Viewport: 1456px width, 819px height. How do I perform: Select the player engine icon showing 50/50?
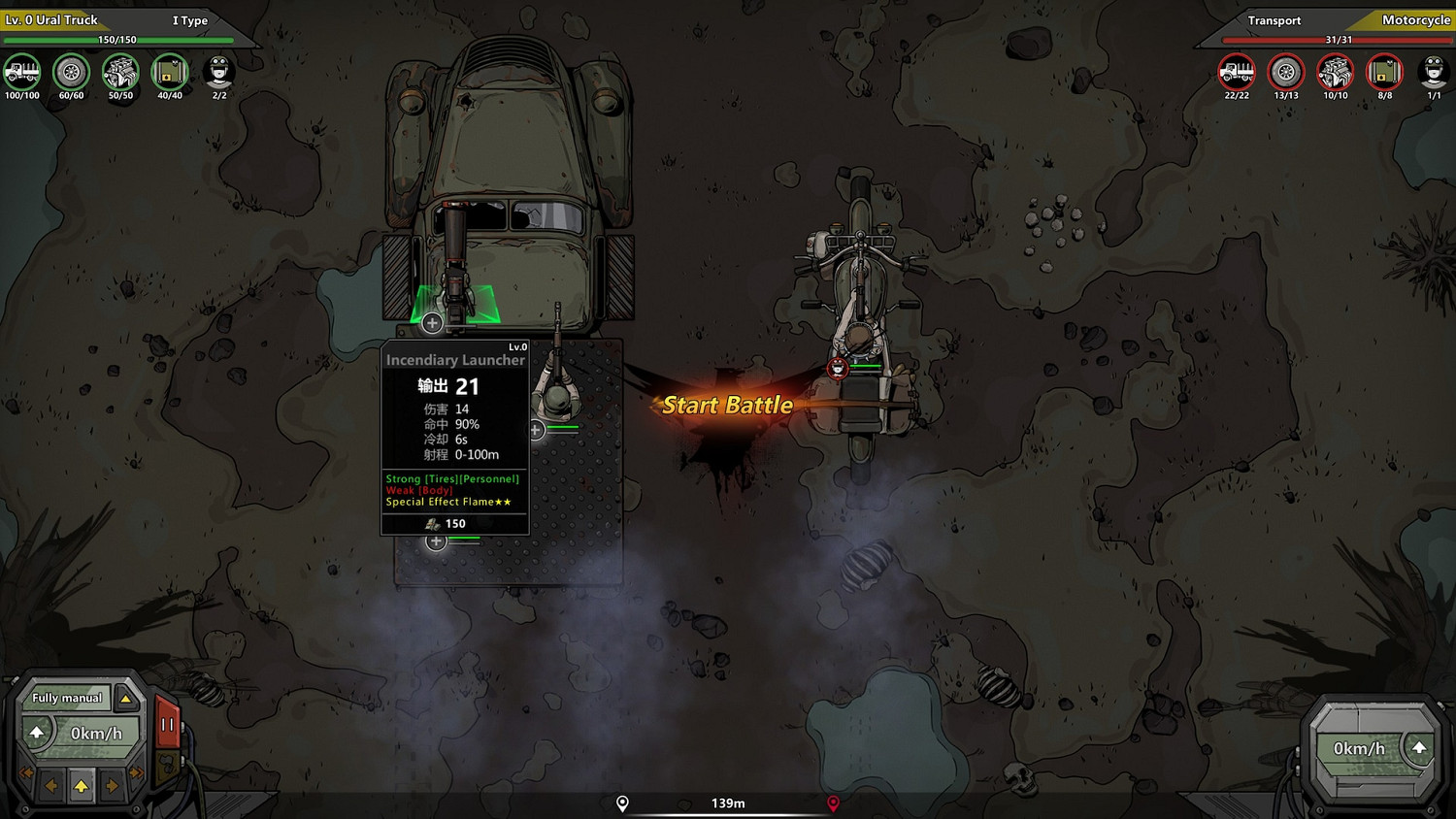(x=120, y=72)
